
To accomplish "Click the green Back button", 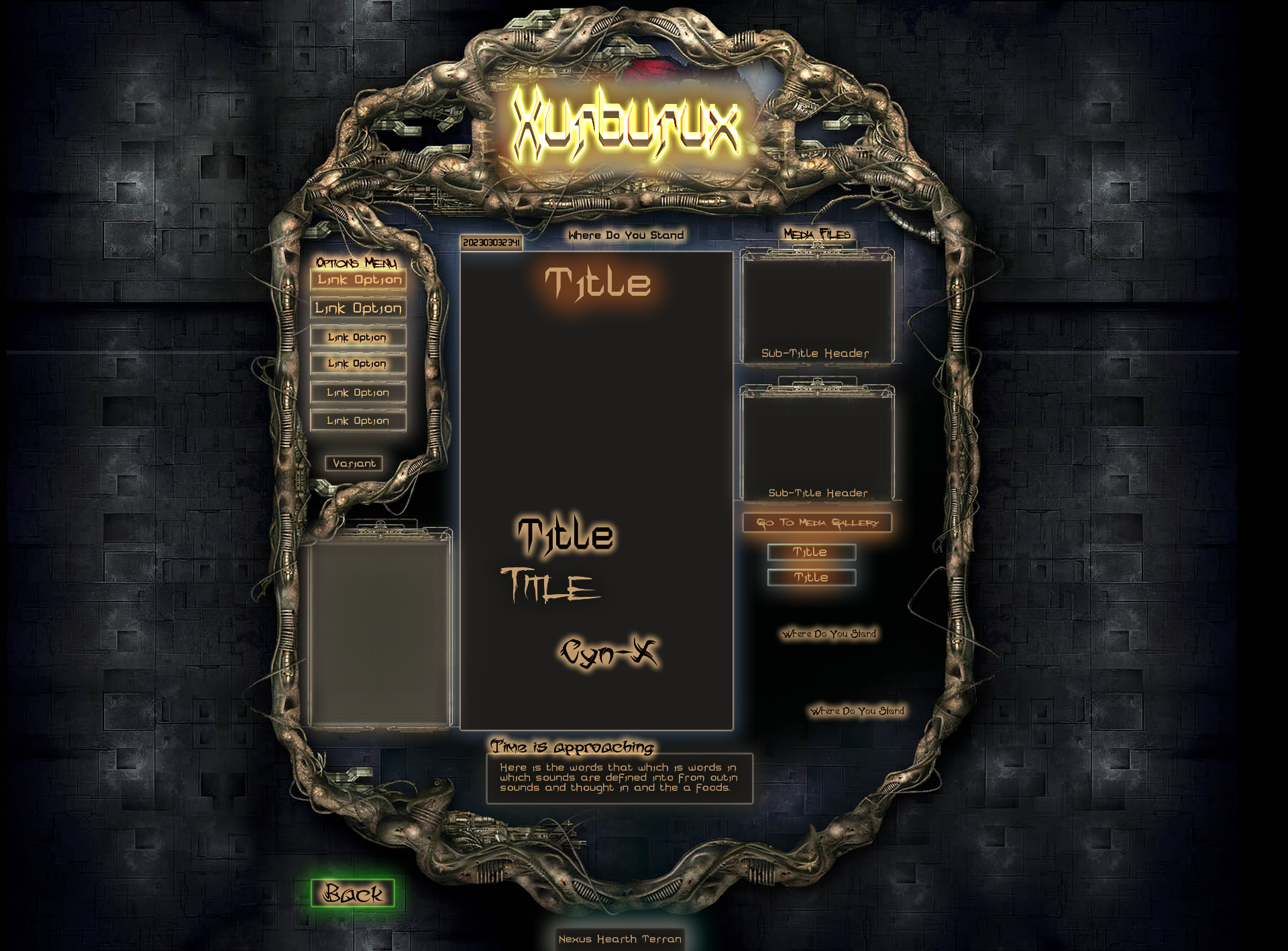I will pos(353,893).
